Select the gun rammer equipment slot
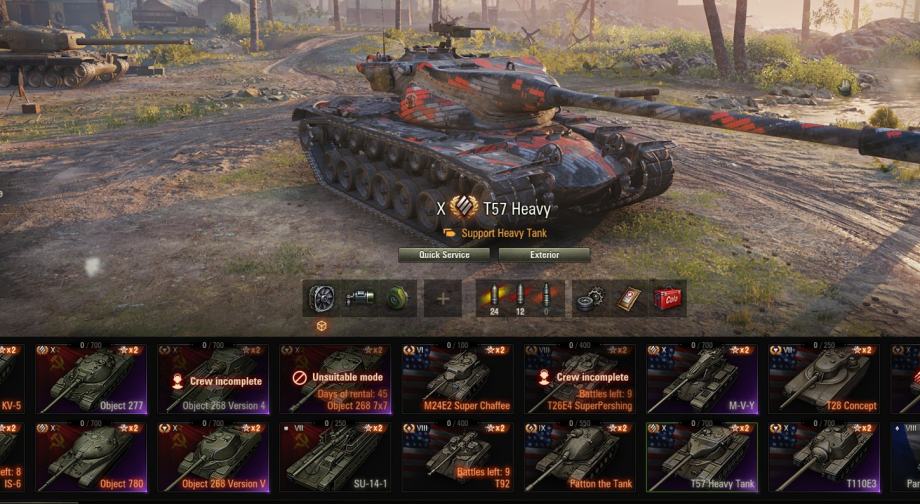Image resolution: width=920 pixels, height=504 pixels. pyautogui.click(x=360, y=298)
